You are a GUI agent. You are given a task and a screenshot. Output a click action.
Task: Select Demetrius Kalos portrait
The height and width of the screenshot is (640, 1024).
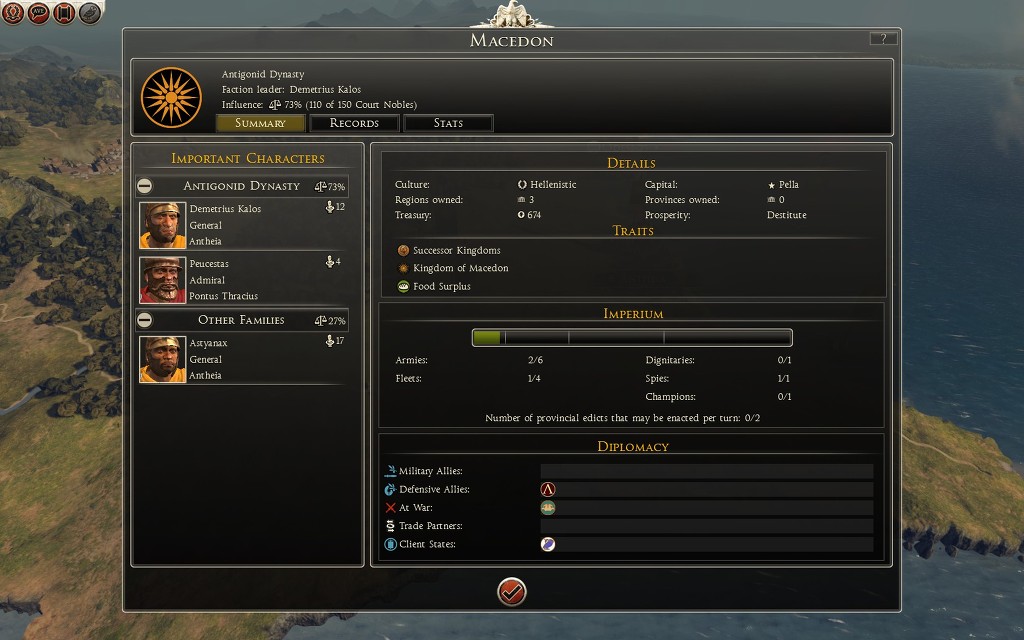162,225
